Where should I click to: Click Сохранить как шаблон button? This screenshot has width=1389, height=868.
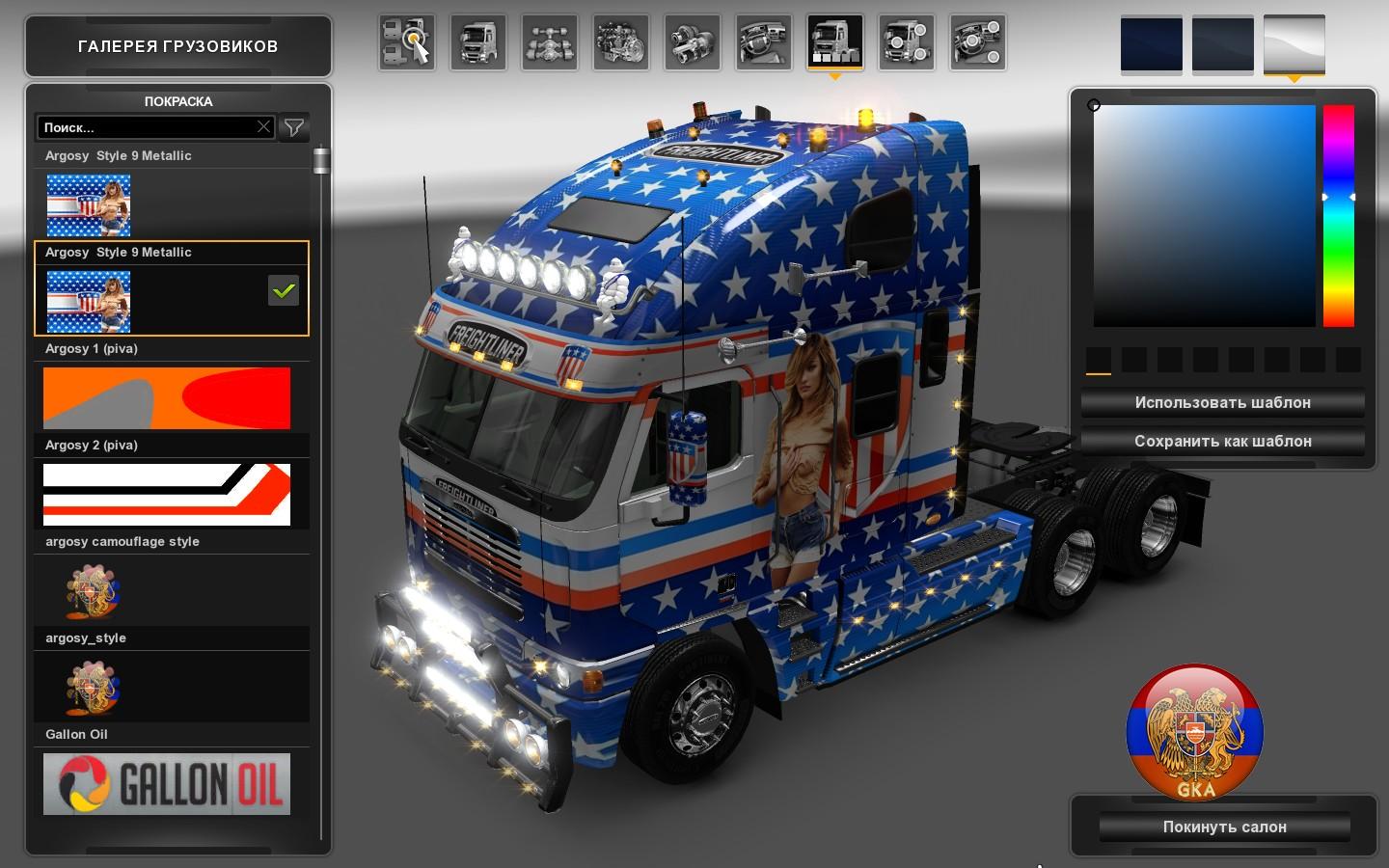(1222, 441)
